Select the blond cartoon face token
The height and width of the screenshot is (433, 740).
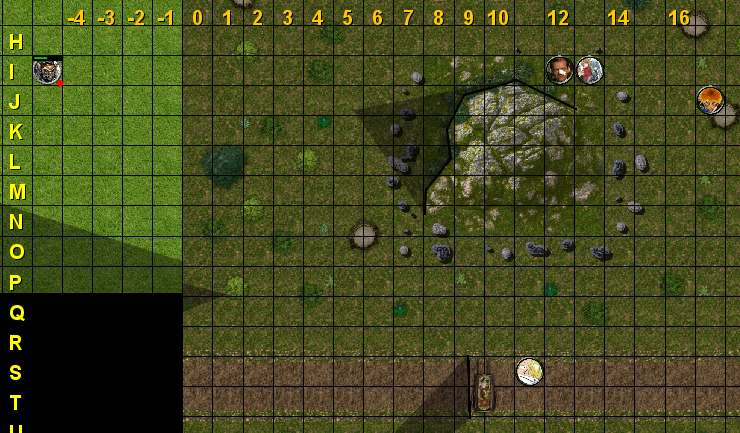[x=529, y=372]
